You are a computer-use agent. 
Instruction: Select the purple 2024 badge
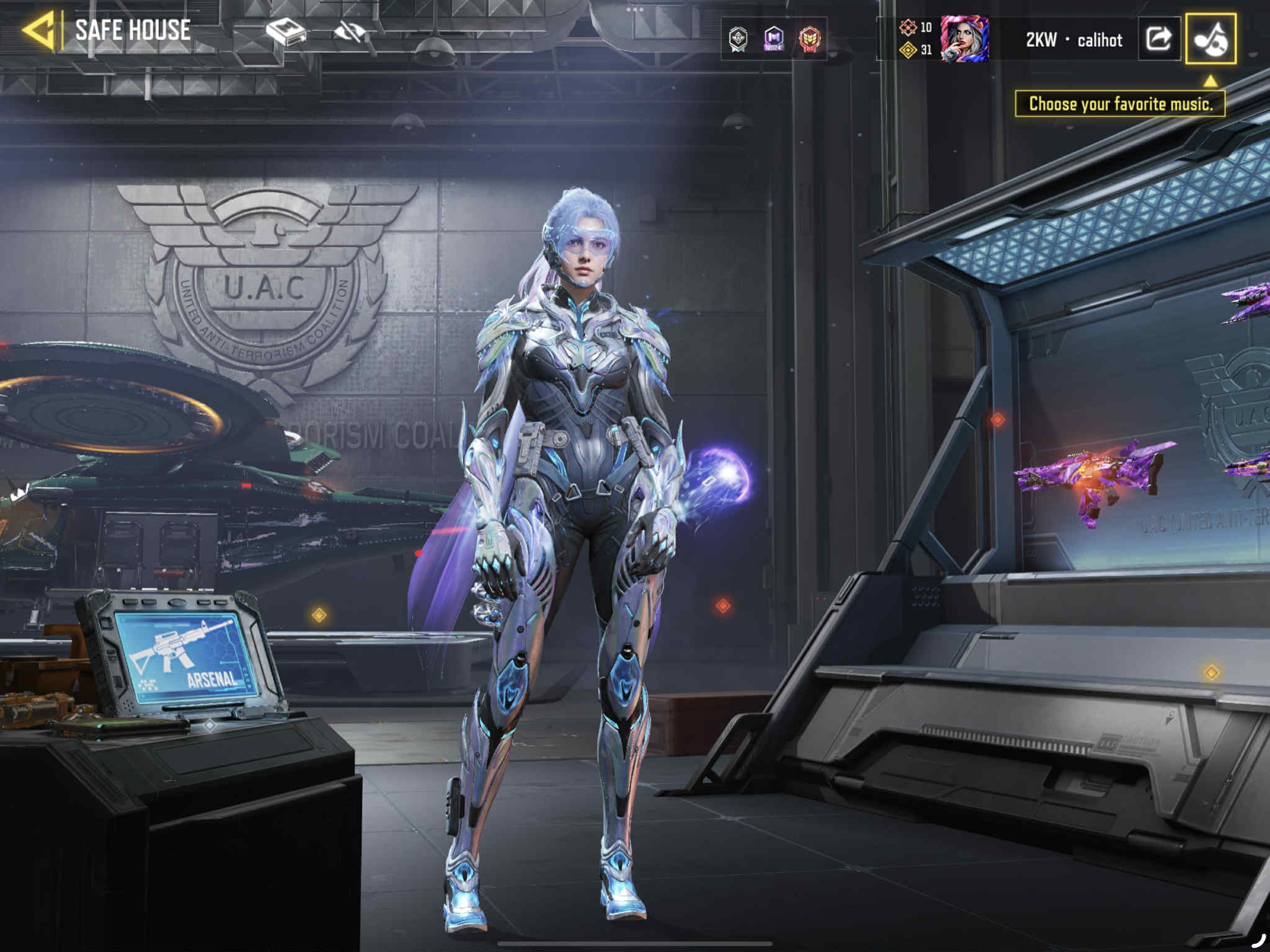(x=773, y=39)
